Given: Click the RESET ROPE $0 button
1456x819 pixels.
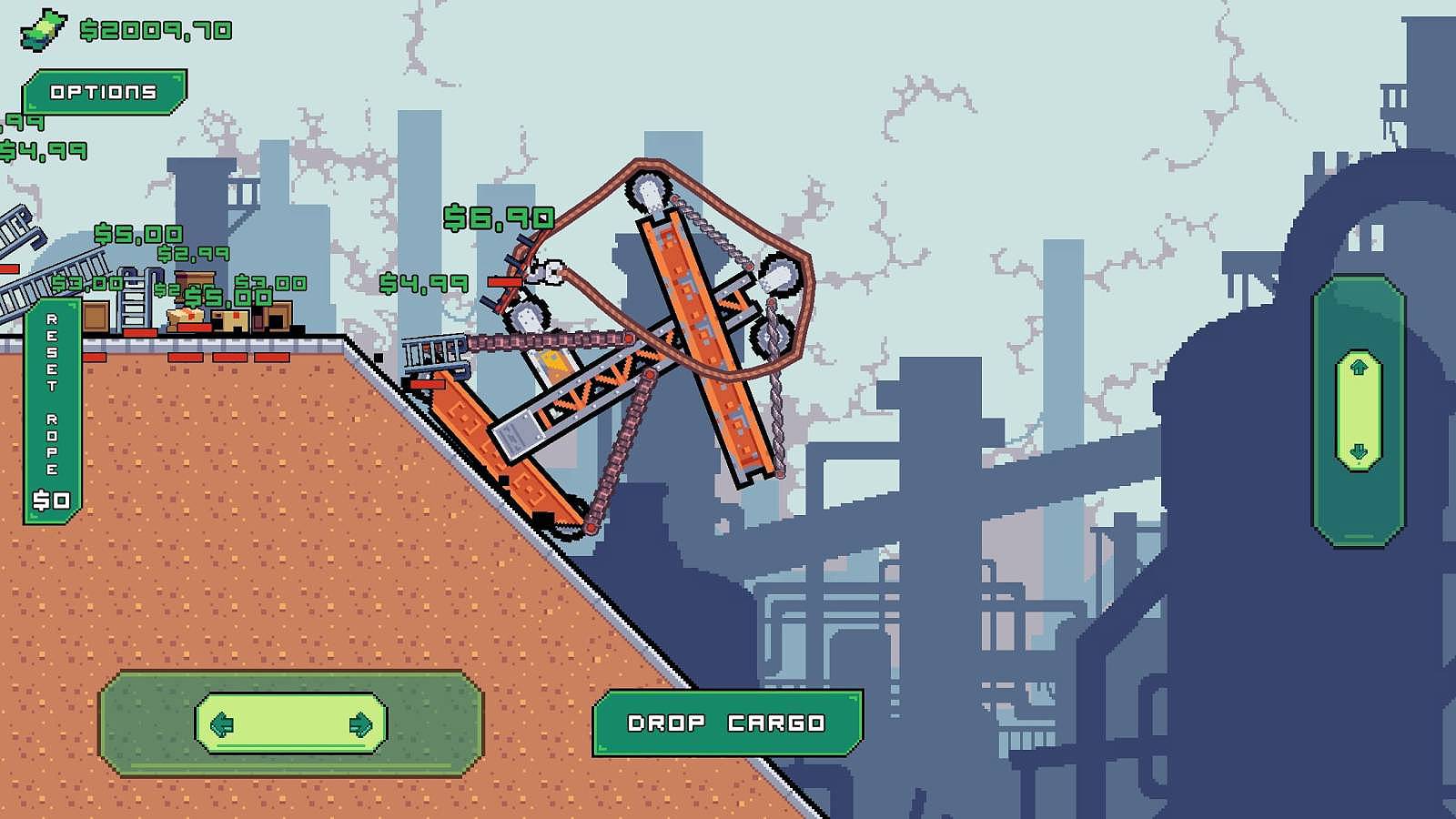Looking at the screenshot, I should 52,409.
